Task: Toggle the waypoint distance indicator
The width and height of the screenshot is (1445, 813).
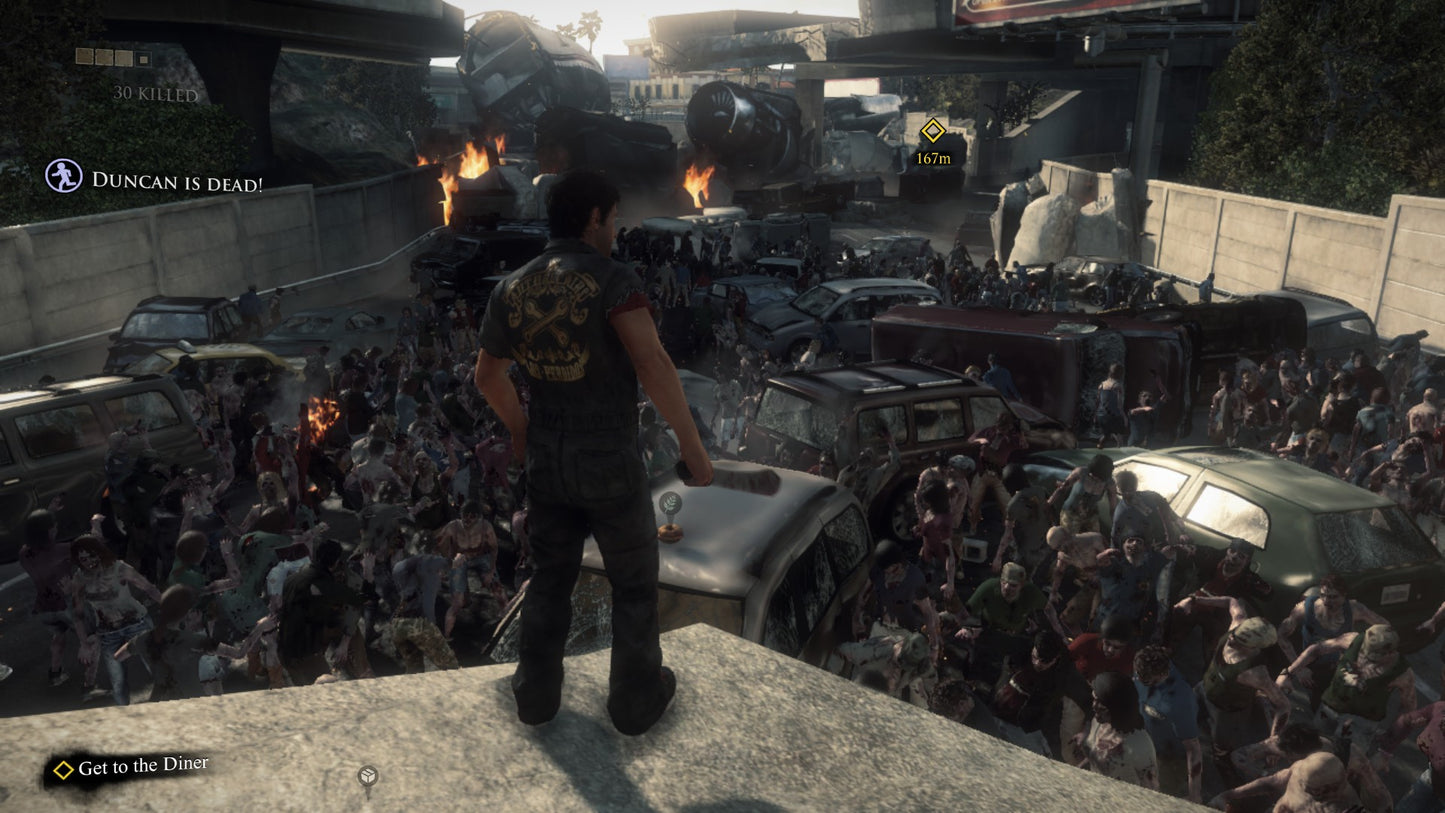Action: (933, 156)
